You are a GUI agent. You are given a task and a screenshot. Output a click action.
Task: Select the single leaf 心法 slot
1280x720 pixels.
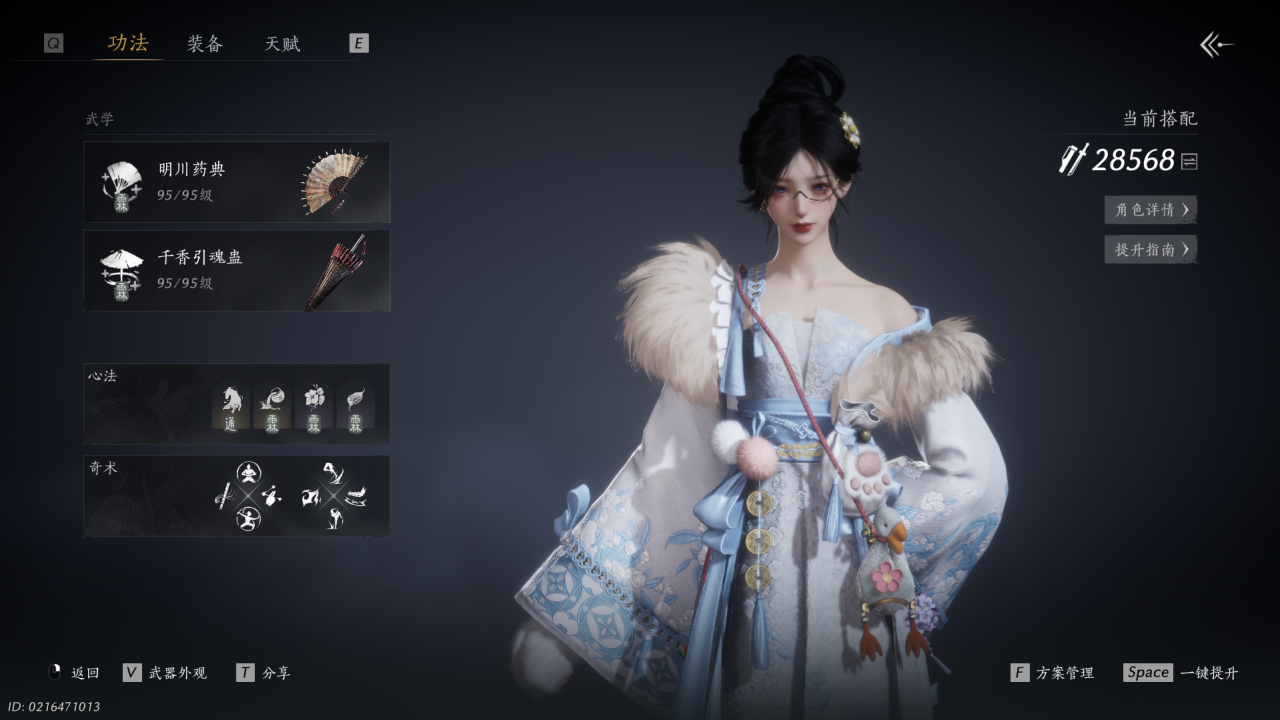click(355, 406)
